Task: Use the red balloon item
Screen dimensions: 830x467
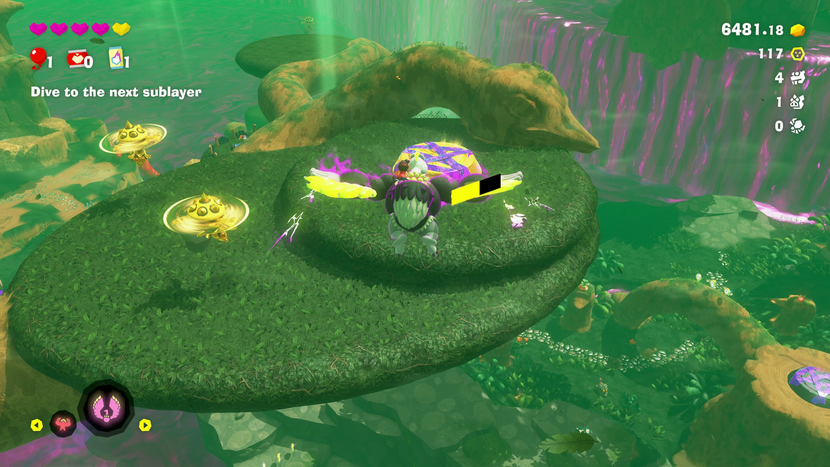Action: [38, 59]
